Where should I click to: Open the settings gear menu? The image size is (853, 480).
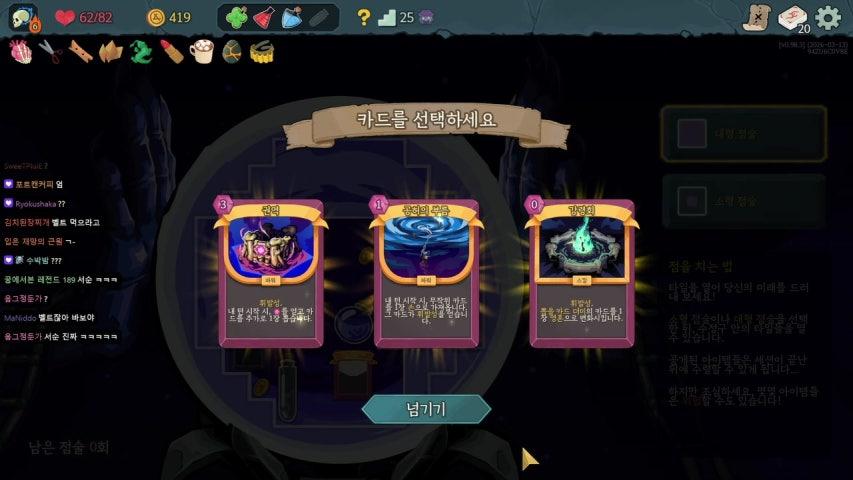[x=828, y=17]
